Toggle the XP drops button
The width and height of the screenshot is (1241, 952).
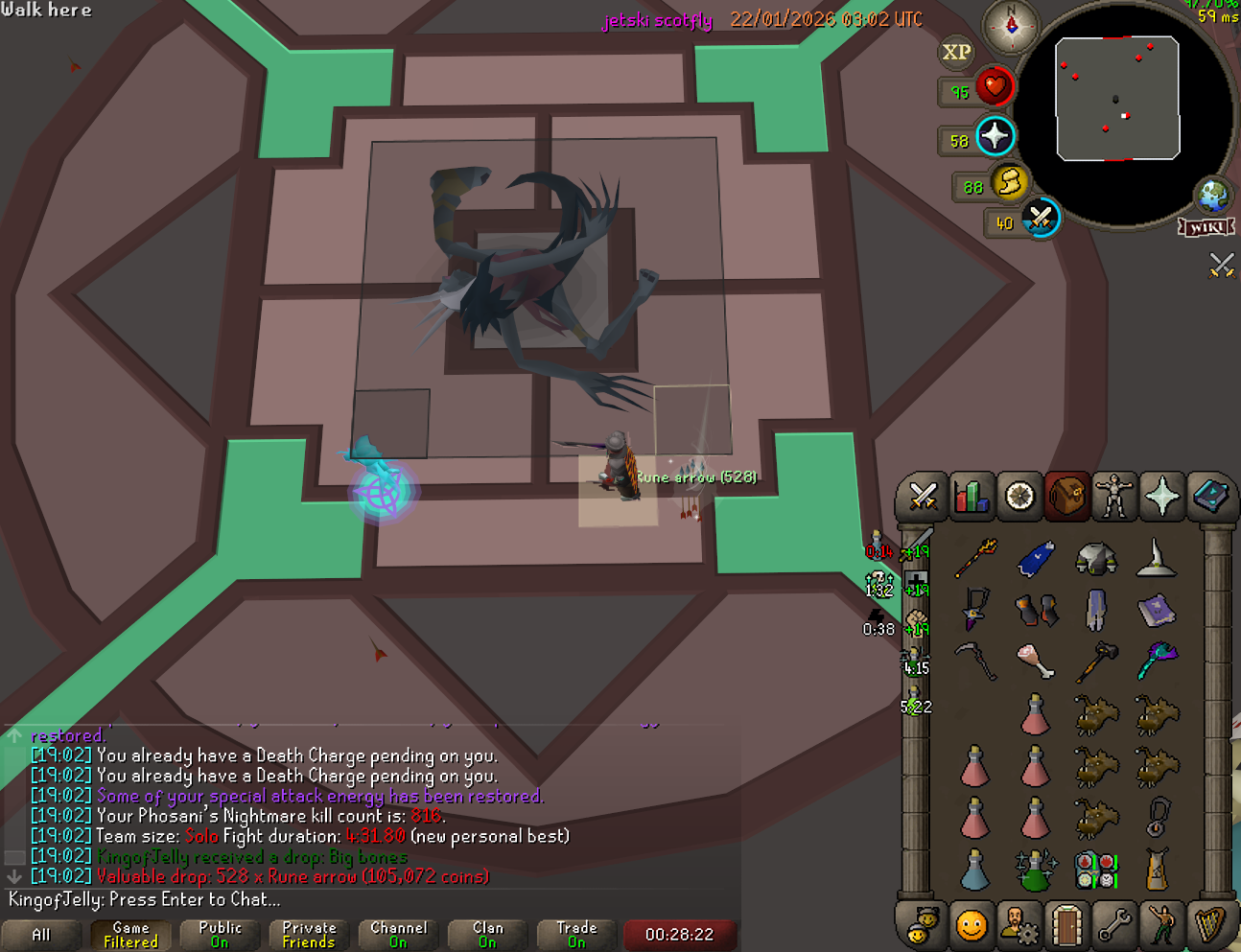pos(956,53)
